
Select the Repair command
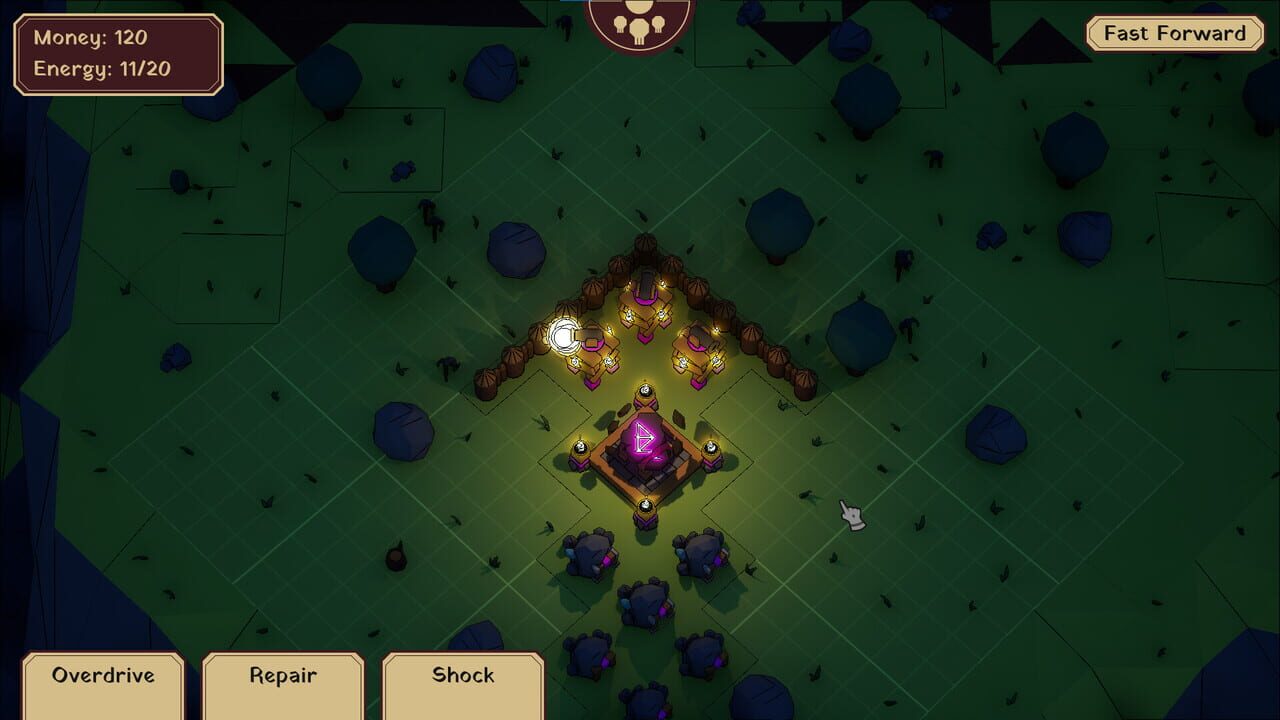(283, 676)
